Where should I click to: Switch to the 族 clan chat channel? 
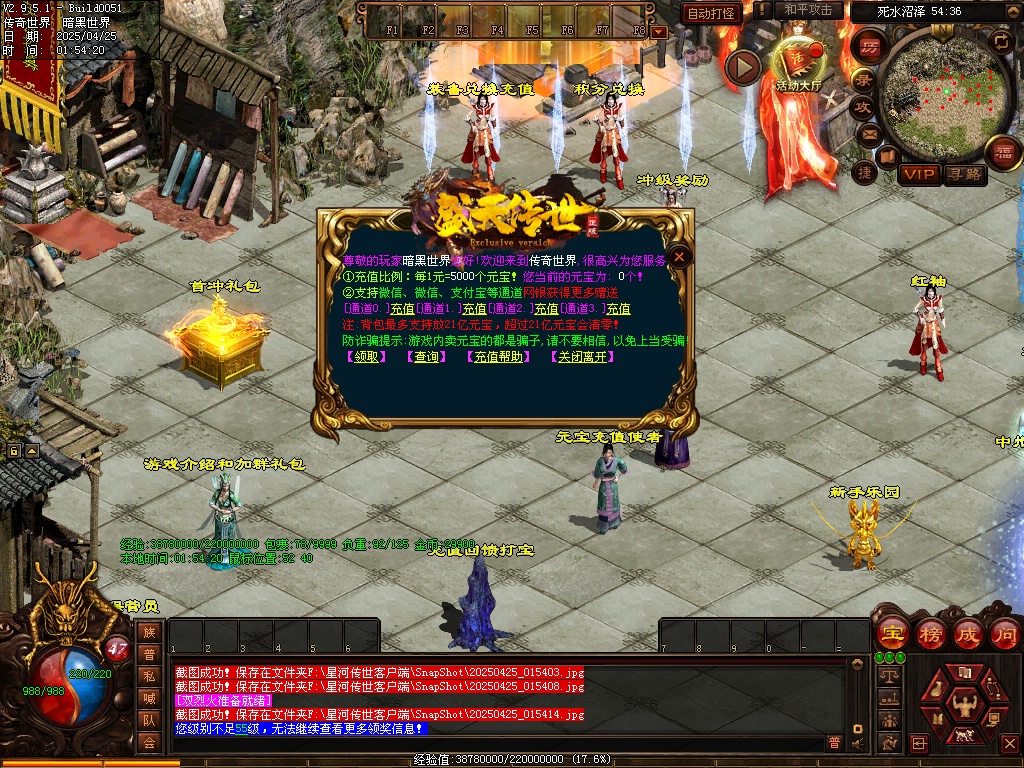tap(149, 632)
